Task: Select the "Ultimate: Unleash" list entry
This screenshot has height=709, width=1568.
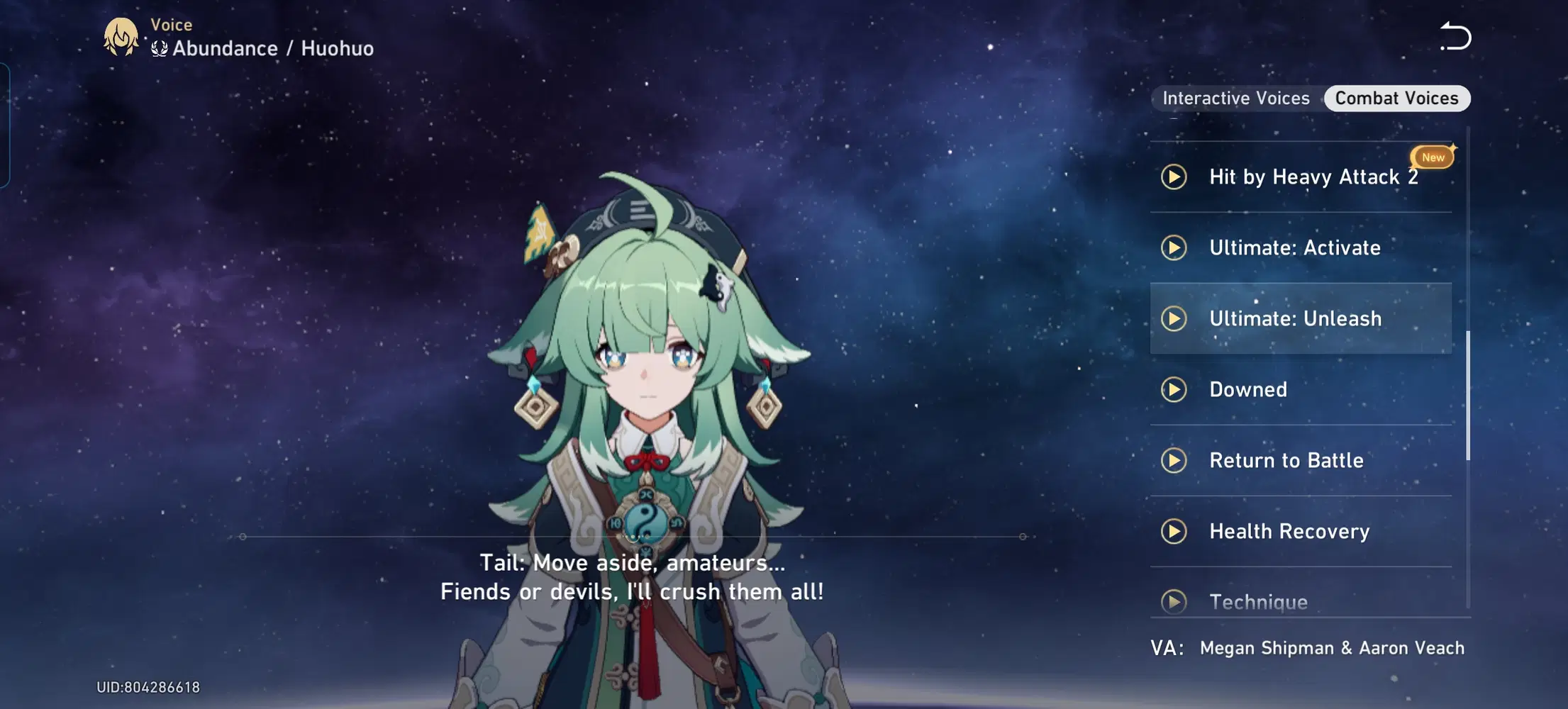Action: 1326,319
